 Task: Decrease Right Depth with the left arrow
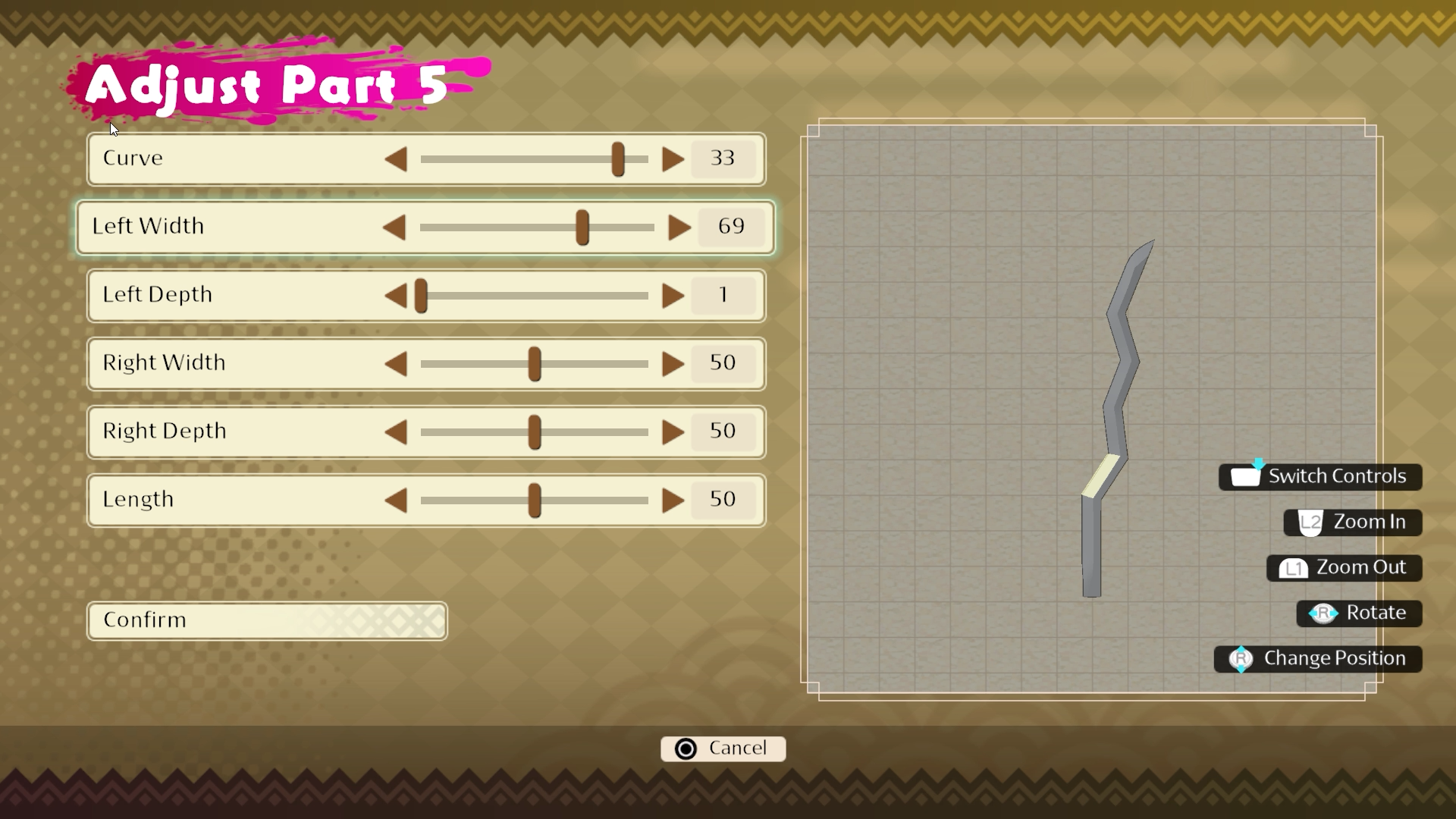(396, 432)
